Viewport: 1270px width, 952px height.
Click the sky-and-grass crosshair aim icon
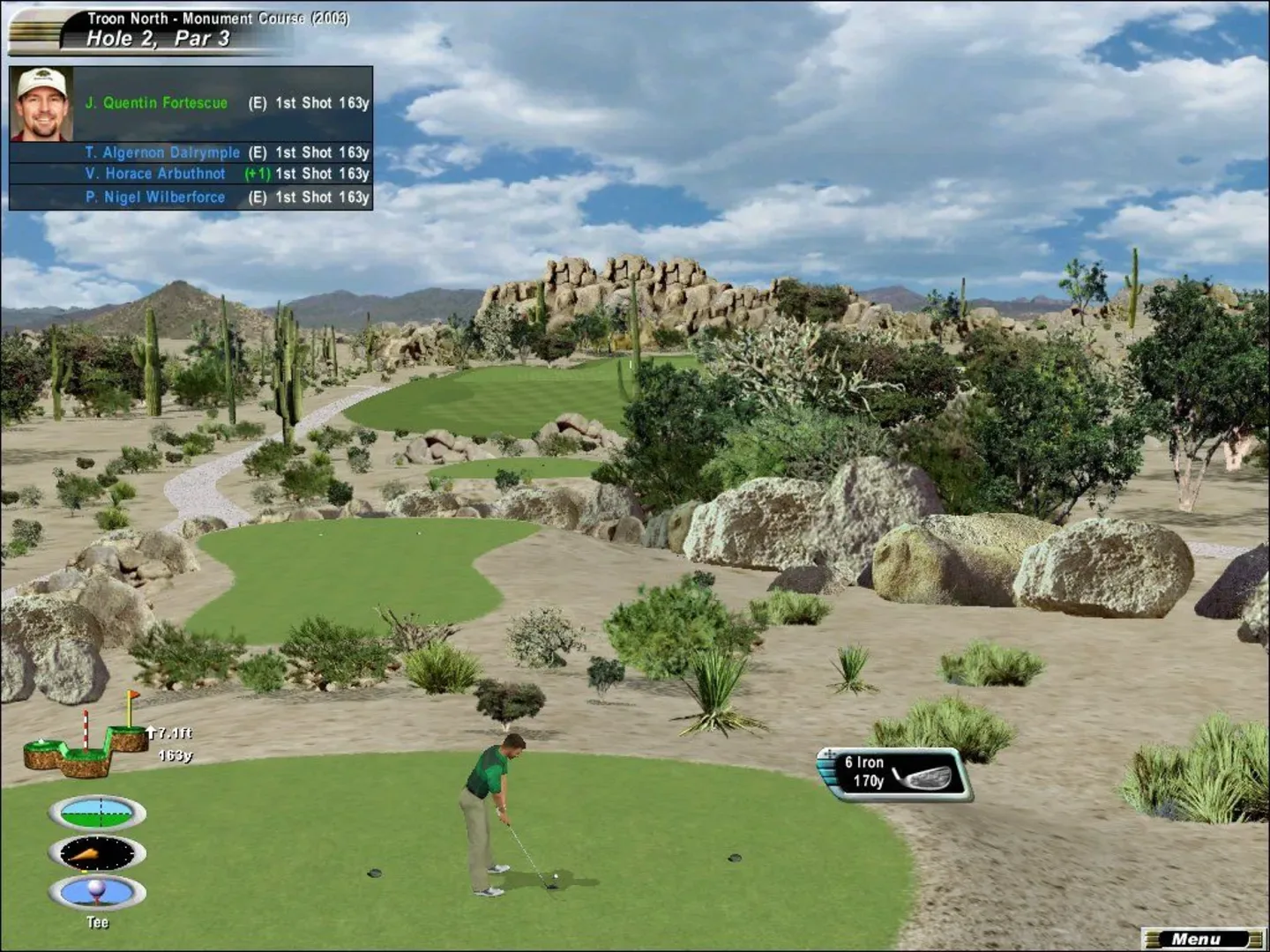(x=97, y=812)
